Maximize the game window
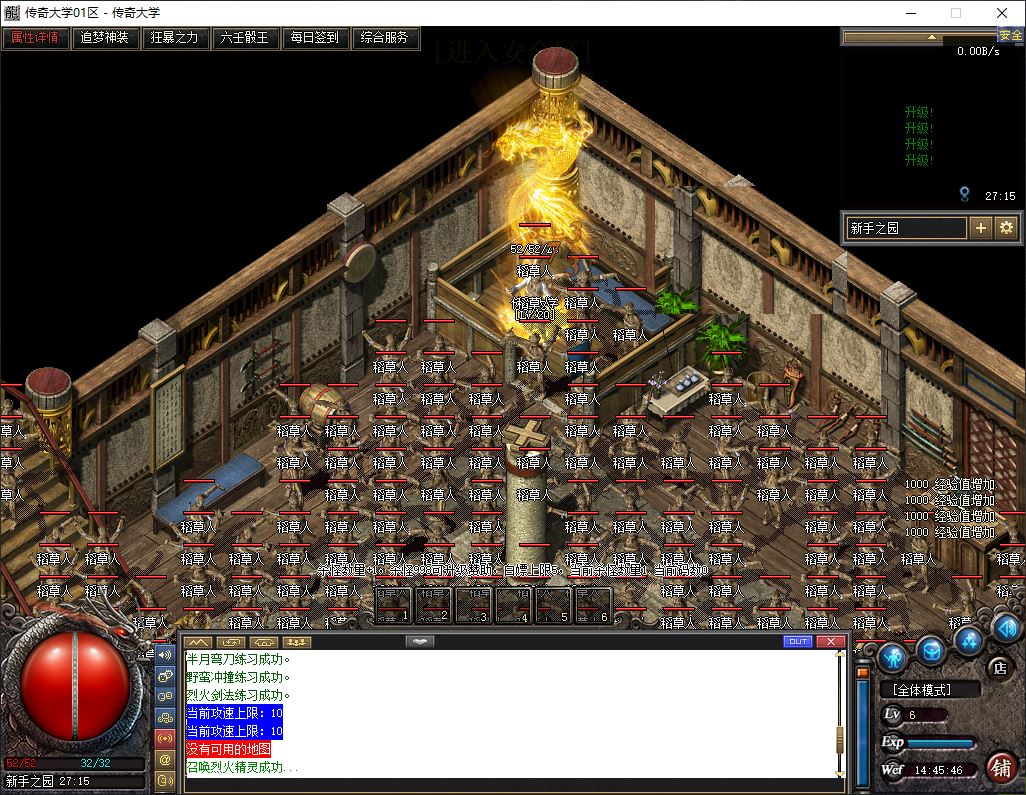Screen dimensions: 1026x795 tap(955, 13)
